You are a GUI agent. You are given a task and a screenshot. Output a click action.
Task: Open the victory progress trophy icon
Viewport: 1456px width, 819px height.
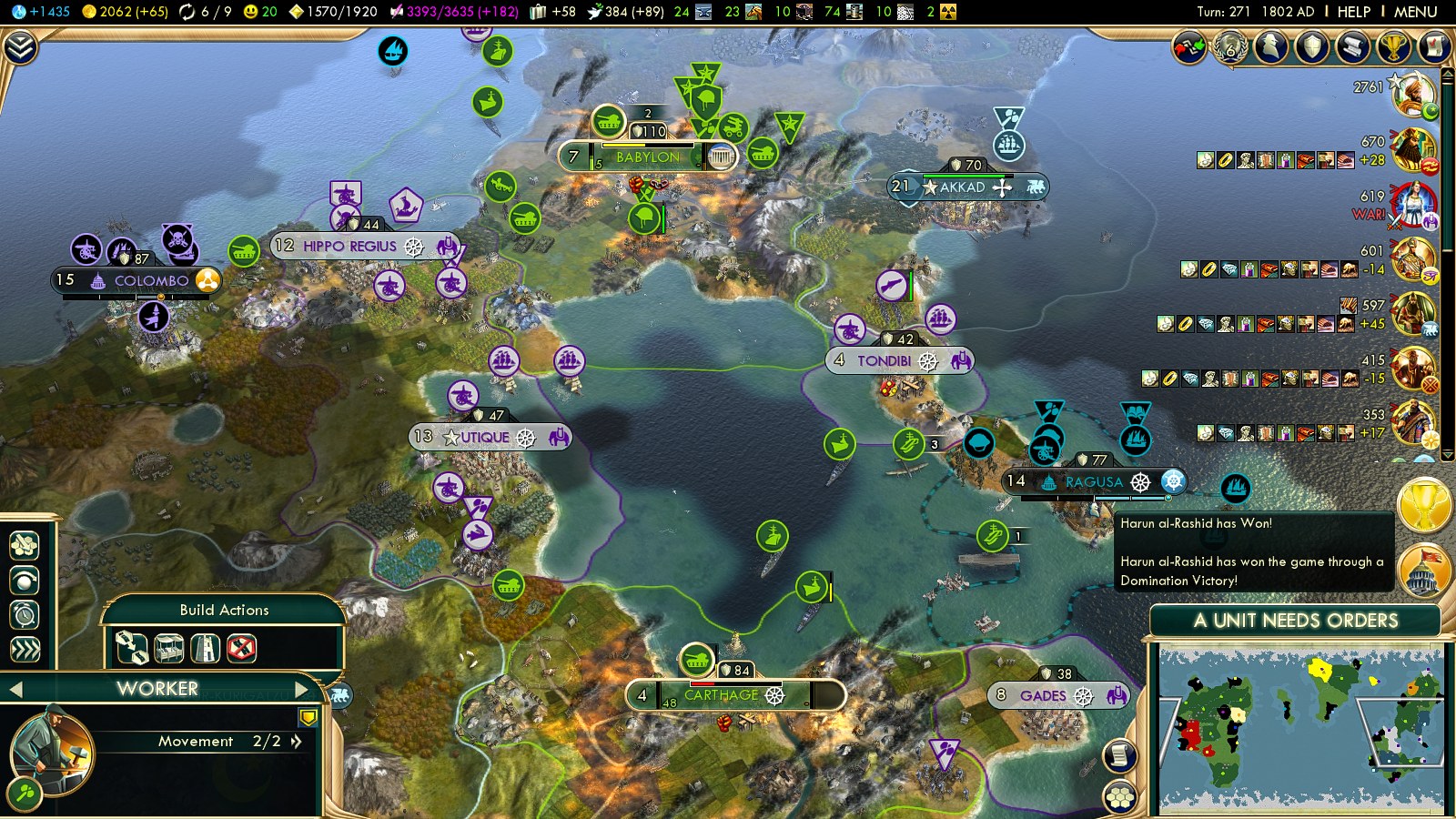pos(1393,47)
